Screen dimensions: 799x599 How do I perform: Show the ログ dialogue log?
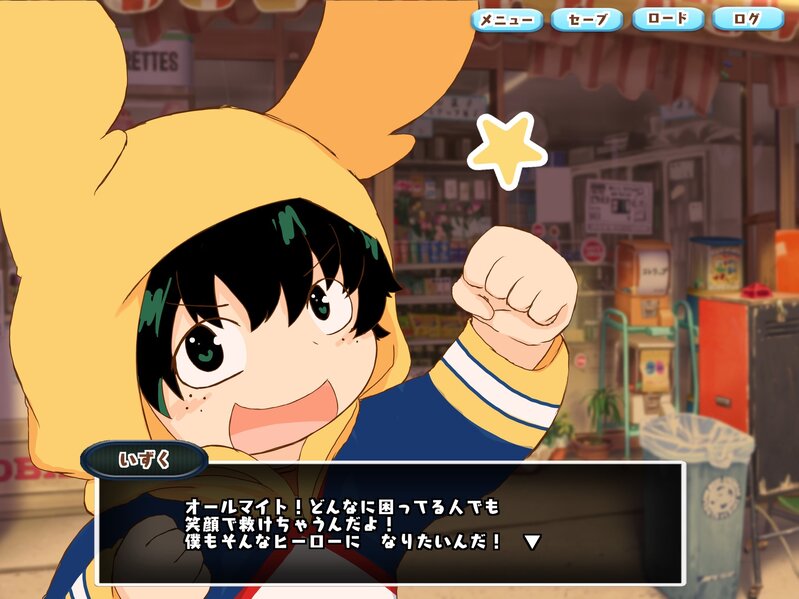[748, 19]
